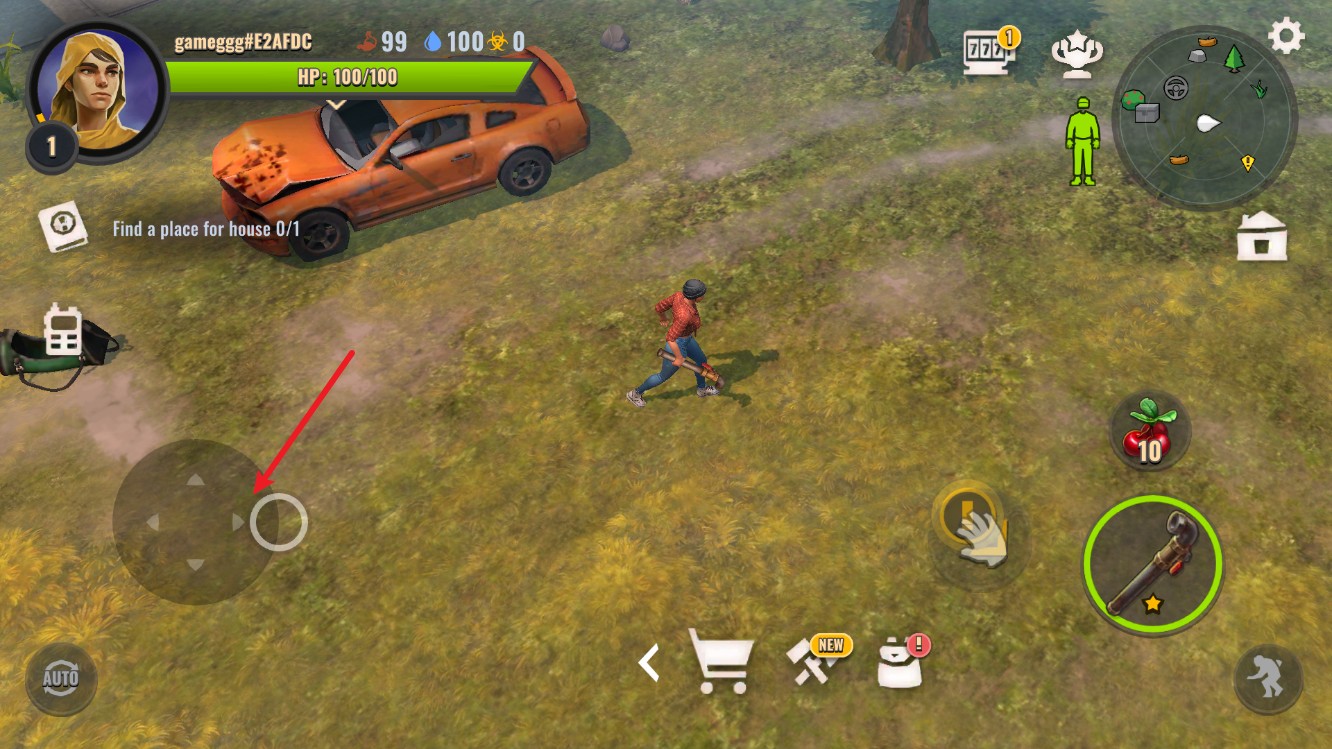
Task: Toggle the sneak crouch button
Action: click(x=1267, y=679)
